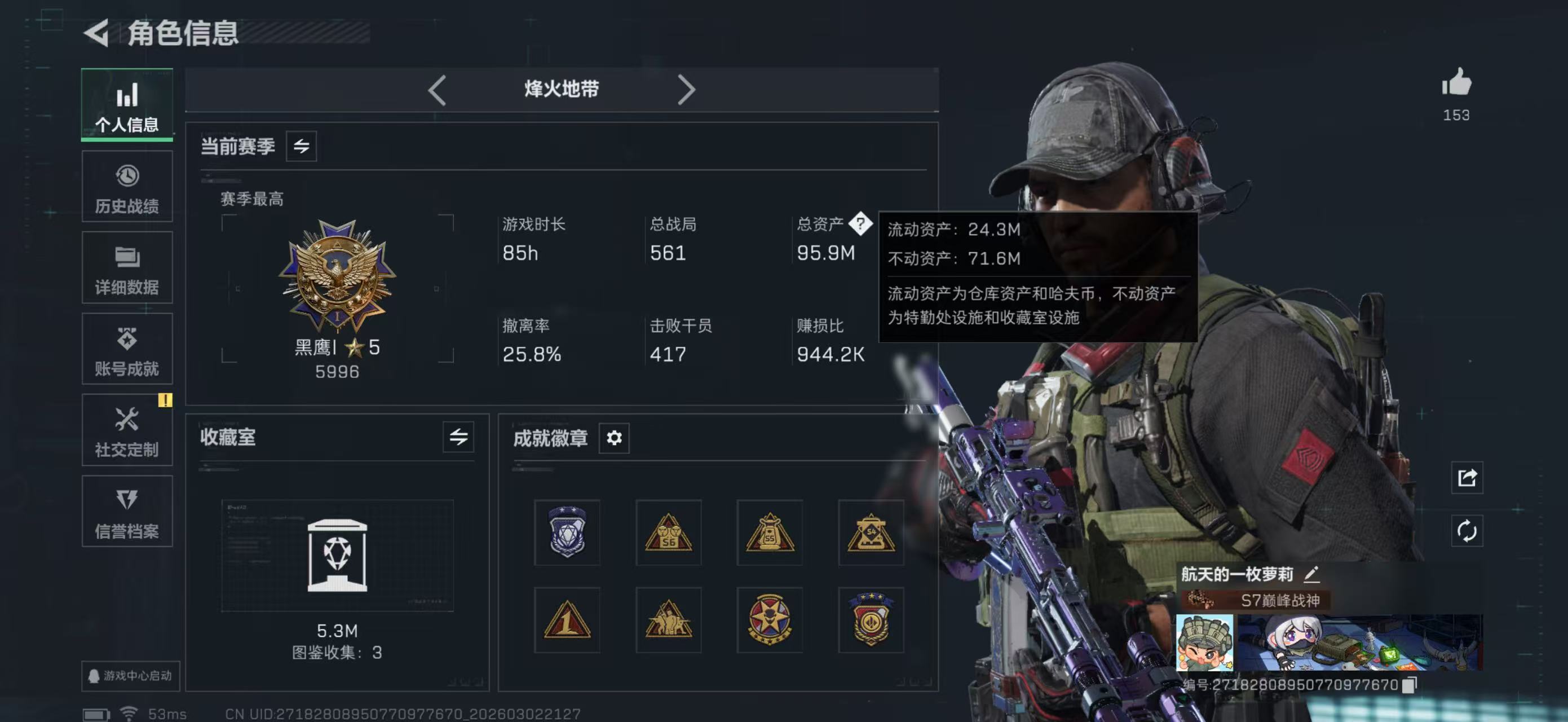Refresh the character model display

pyautogui.click(x=1467, y=531)
